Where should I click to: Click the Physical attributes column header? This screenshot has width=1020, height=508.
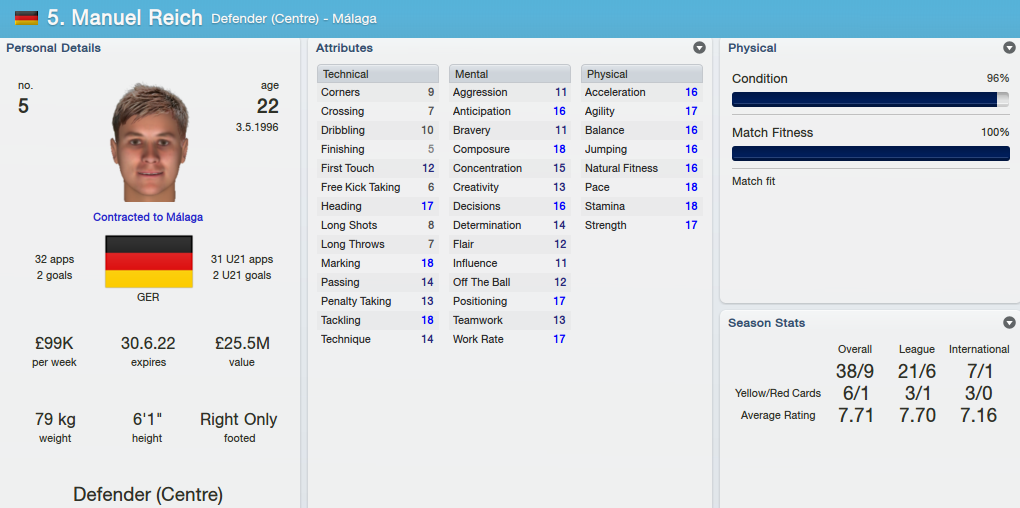click(642, 74)
